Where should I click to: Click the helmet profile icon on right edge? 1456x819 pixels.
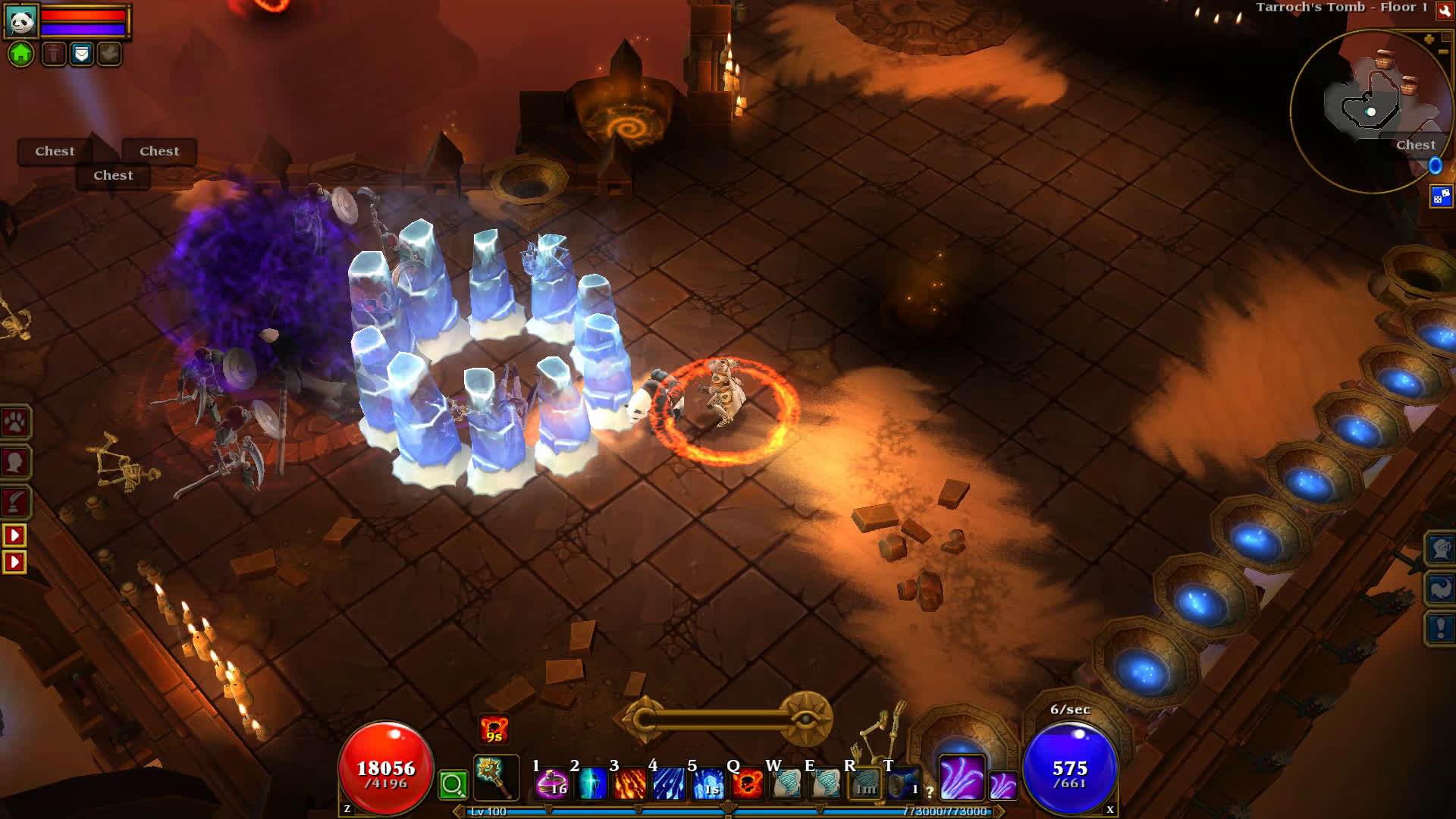point(1440,548)
